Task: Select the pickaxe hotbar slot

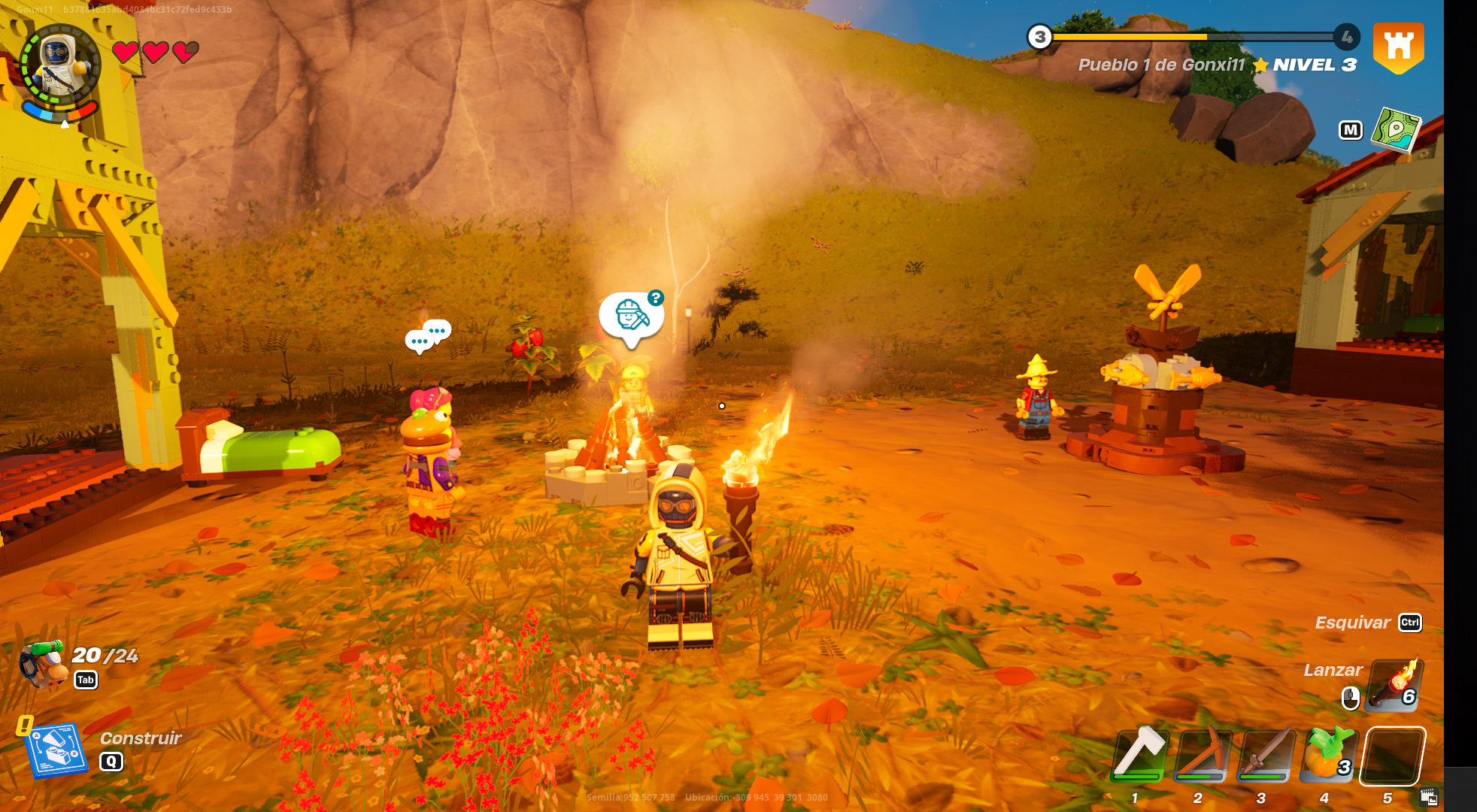Action: click(x=1203, y=756)
